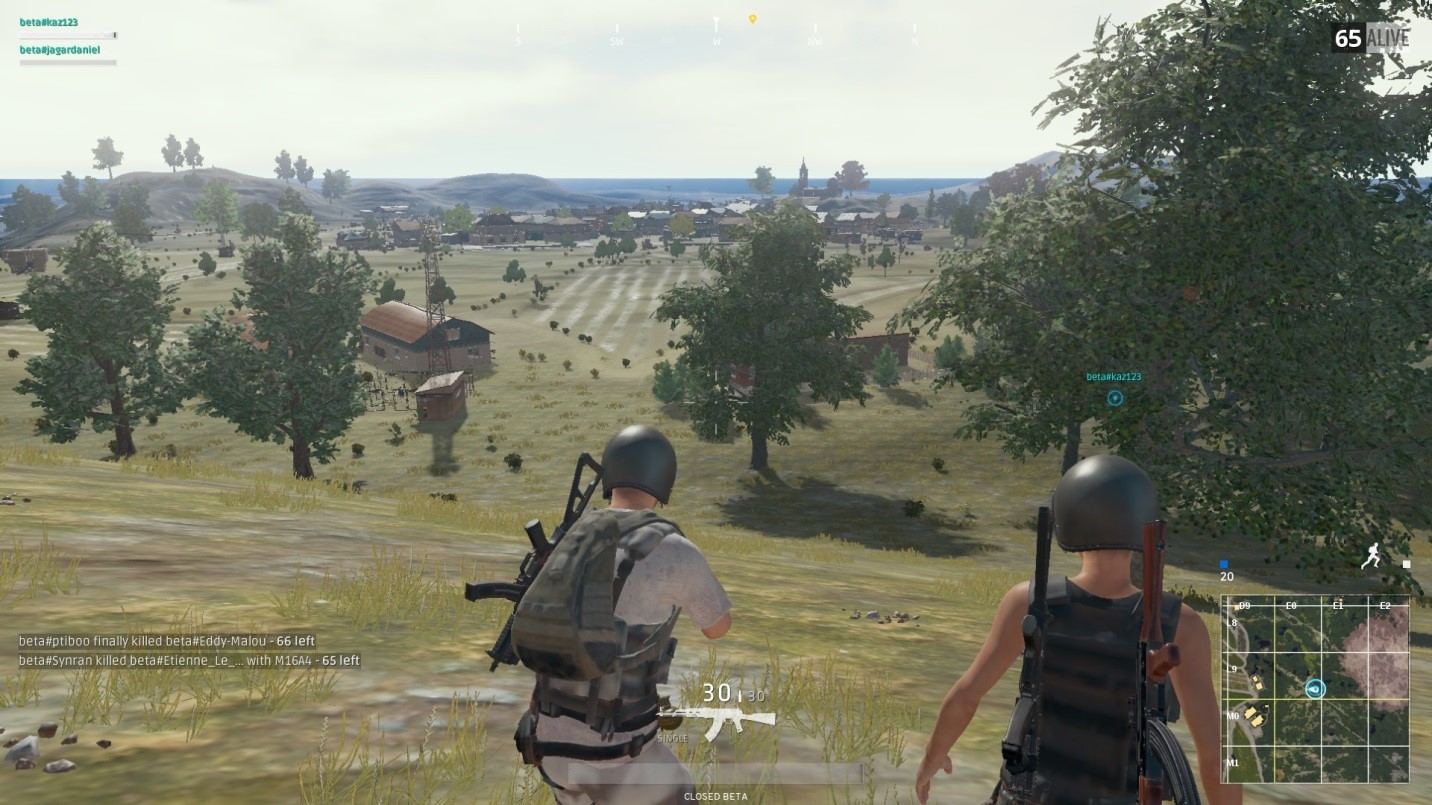This screenshot has width=1432, height=805.
Task: Select teammate beta#jagardaniel in the squad list
Action: 60,49
